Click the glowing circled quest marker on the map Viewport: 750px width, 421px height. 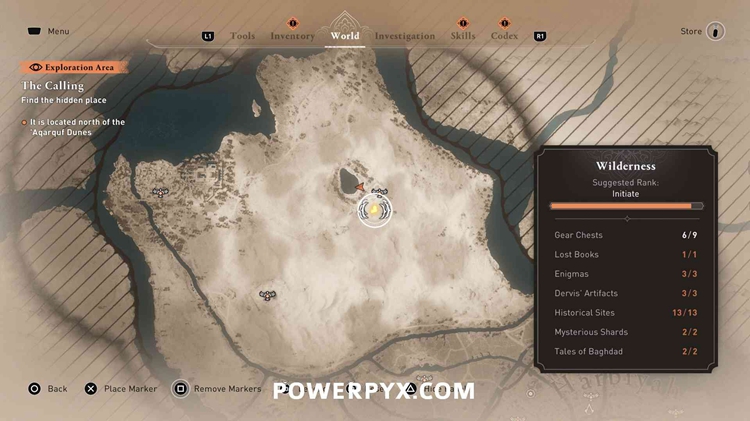pyautogui.click(x=375, y=211)
